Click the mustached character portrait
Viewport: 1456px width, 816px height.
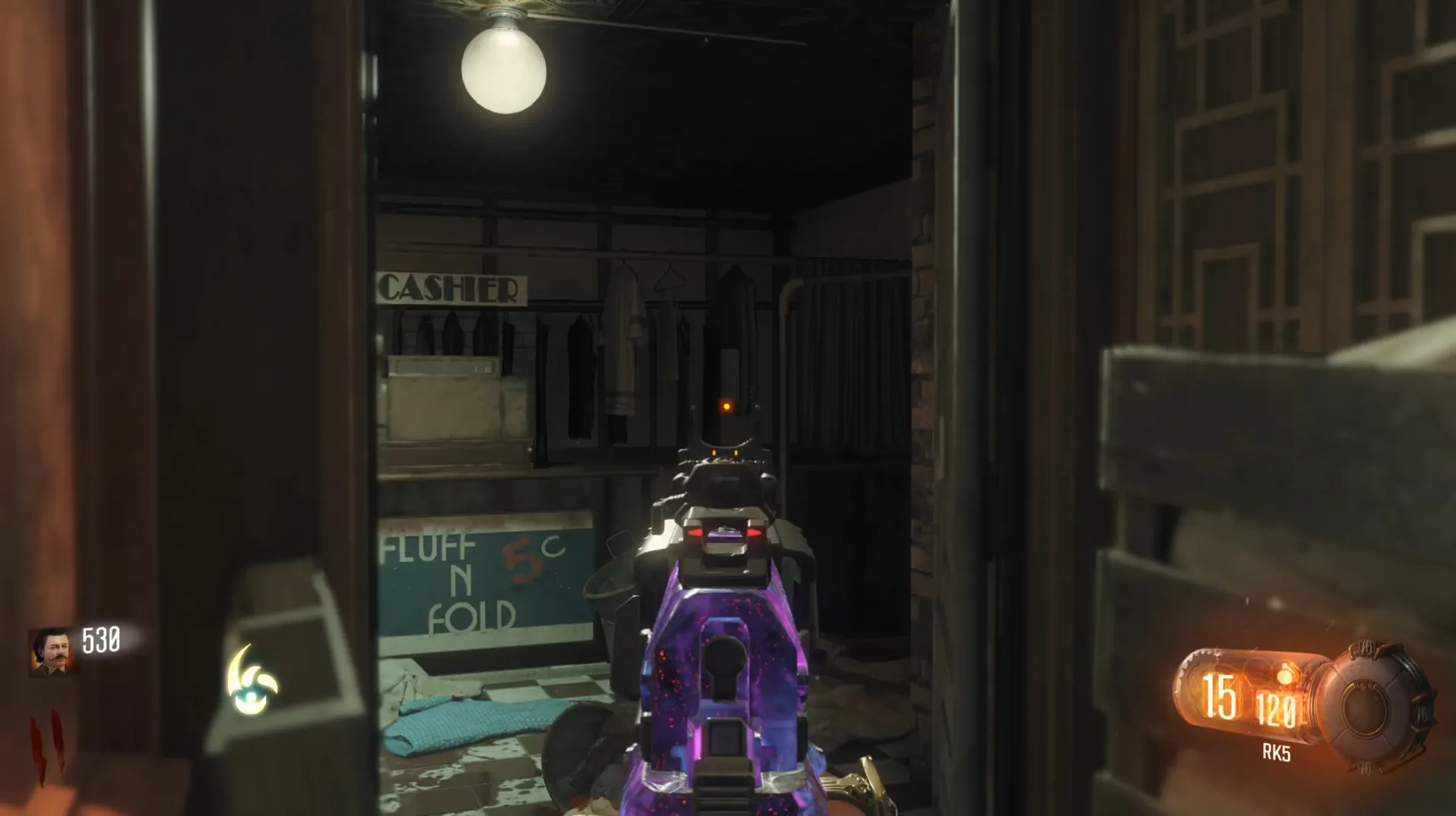[x=51, y=652]
